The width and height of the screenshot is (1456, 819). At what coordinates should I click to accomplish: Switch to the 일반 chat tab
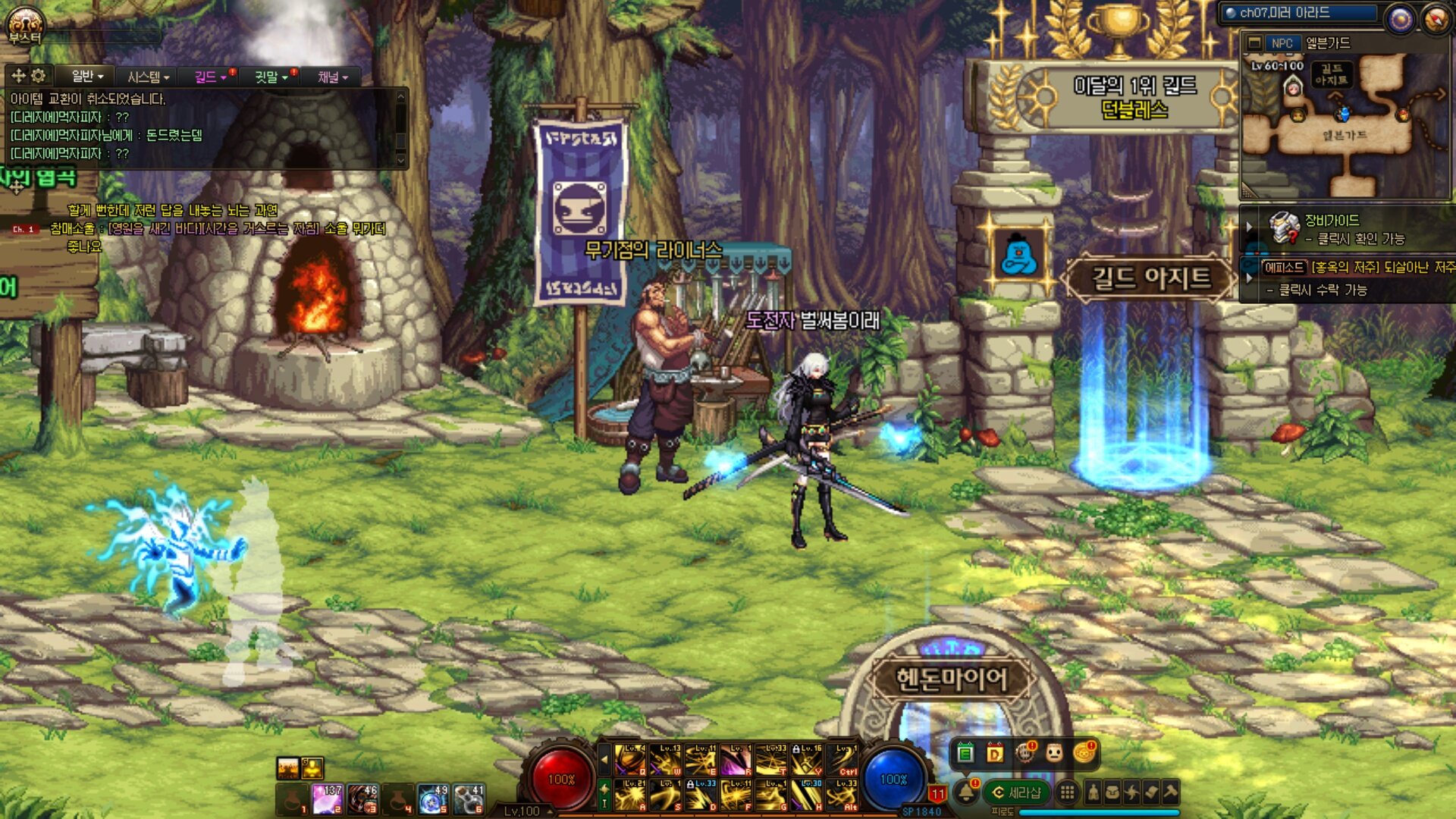point(86,76)
